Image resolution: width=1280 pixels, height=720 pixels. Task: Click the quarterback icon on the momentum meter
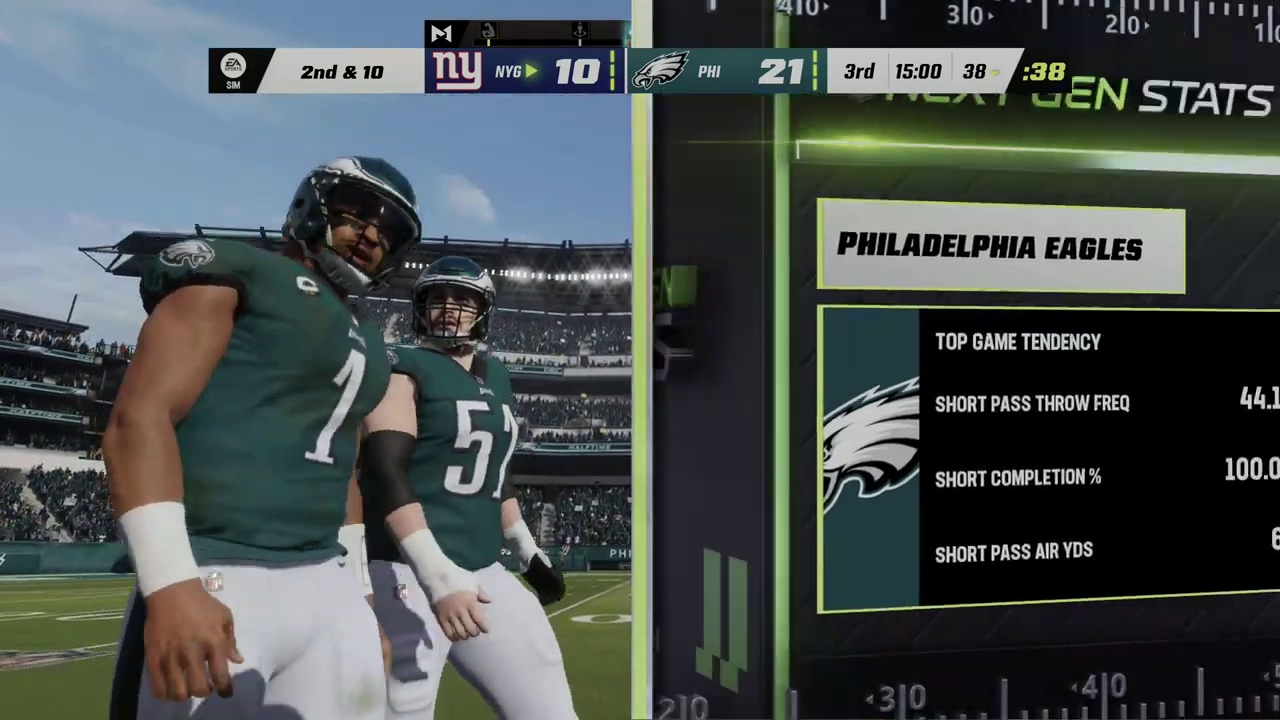(x=579, y=30)
